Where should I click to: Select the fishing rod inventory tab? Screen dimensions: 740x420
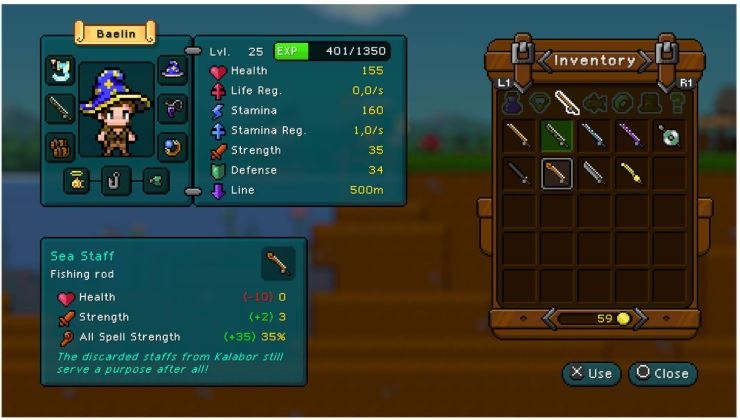click(x=565, y=101)
